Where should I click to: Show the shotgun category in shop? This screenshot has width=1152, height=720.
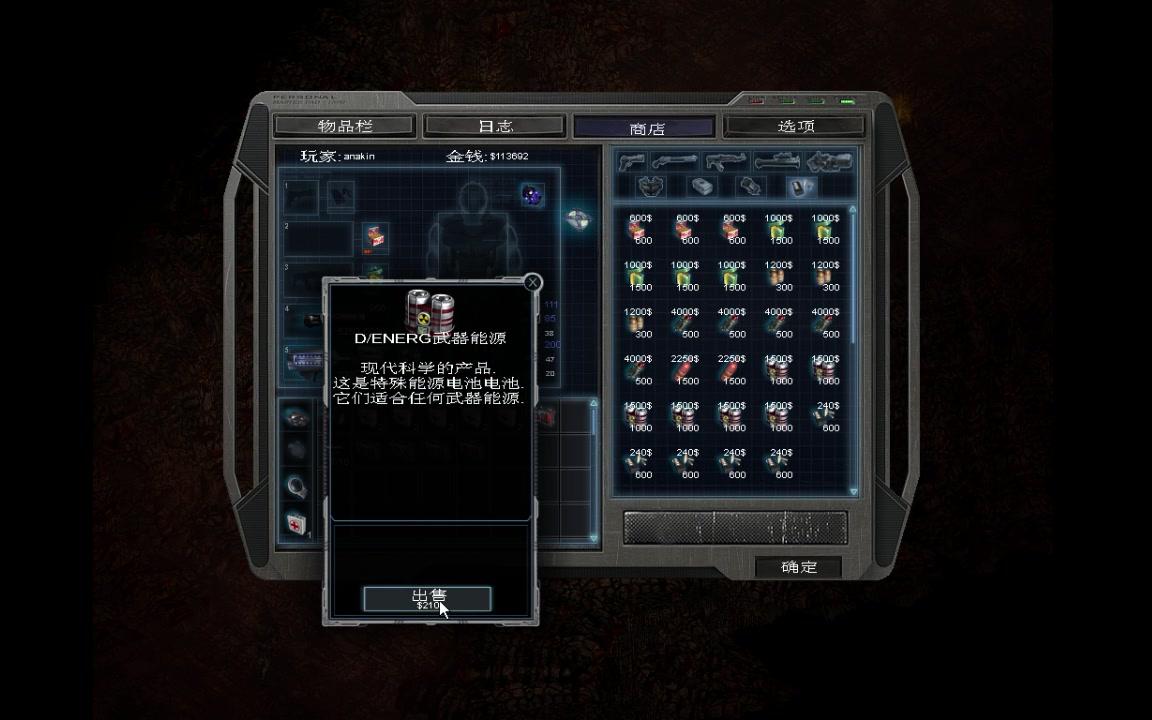(x=675, y=161)
